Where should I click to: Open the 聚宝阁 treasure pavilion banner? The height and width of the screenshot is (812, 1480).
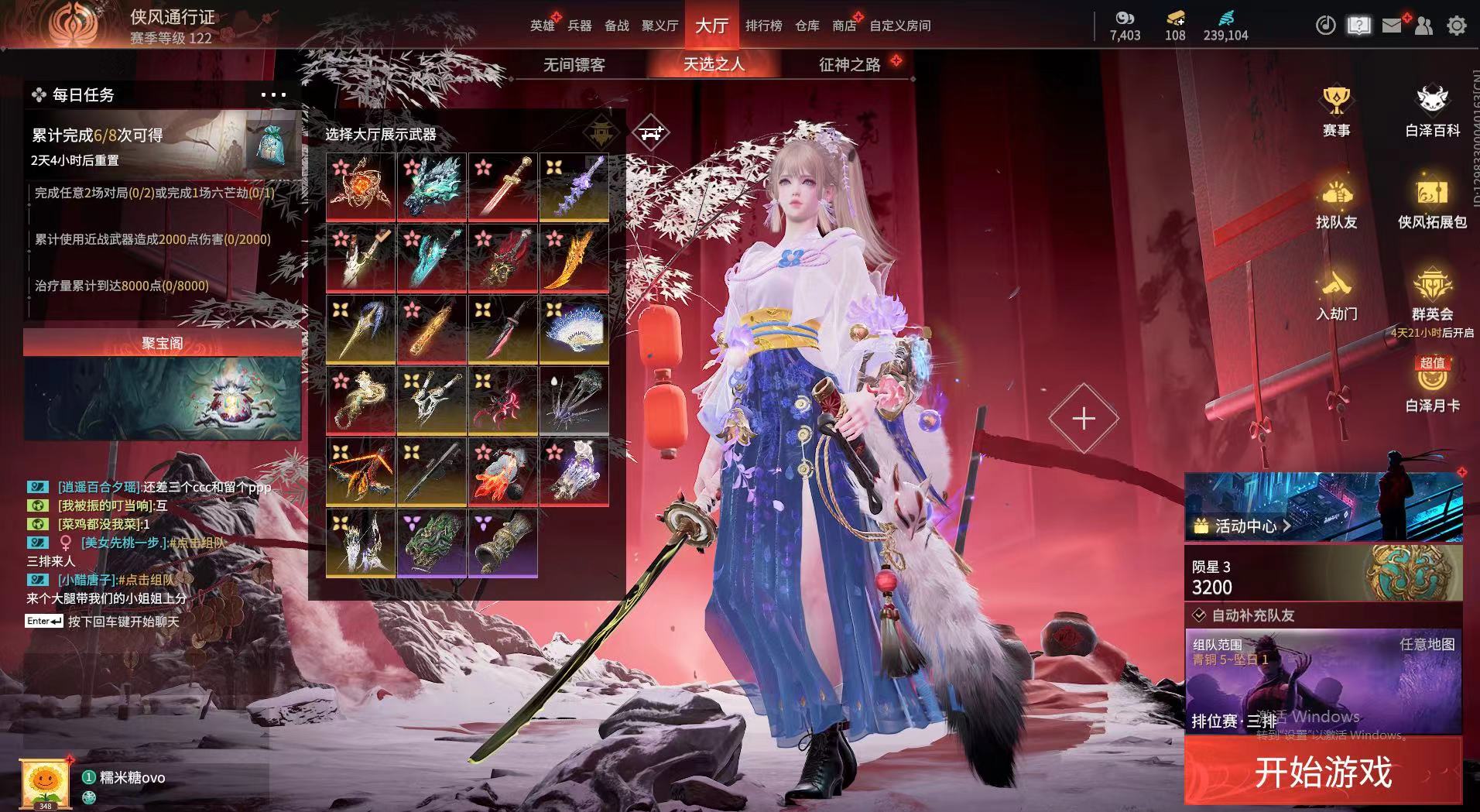click(x=162, y=385)
